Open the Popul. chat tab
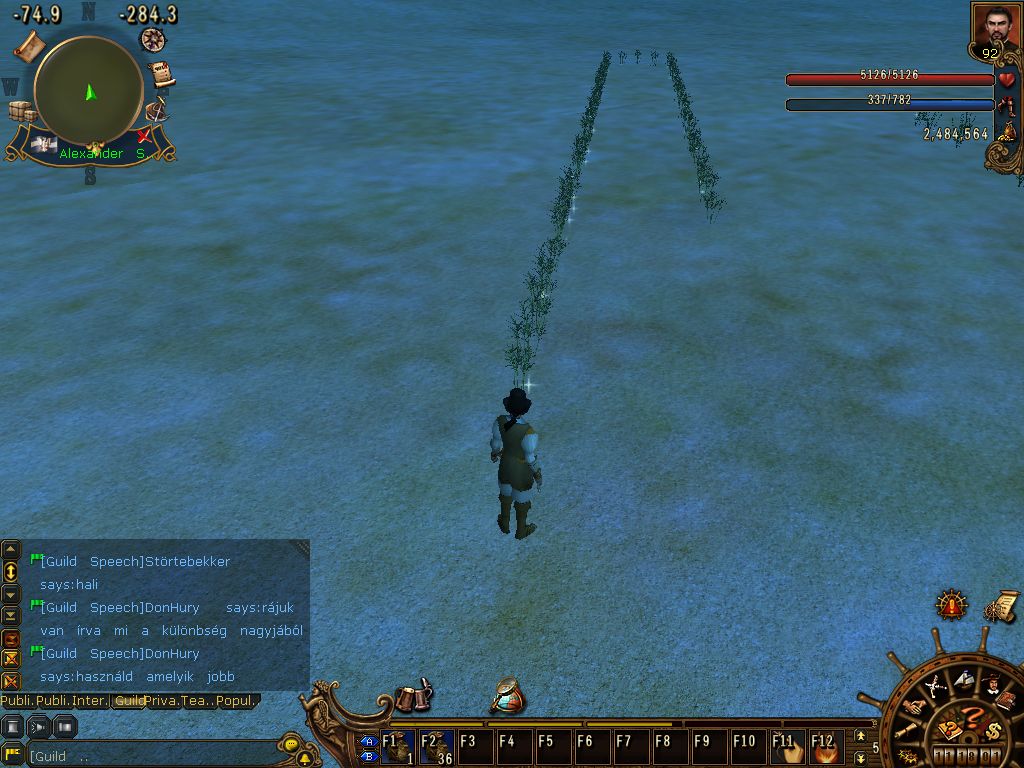The width and height of the screenshot is (1024, 768). coord(238,701)
